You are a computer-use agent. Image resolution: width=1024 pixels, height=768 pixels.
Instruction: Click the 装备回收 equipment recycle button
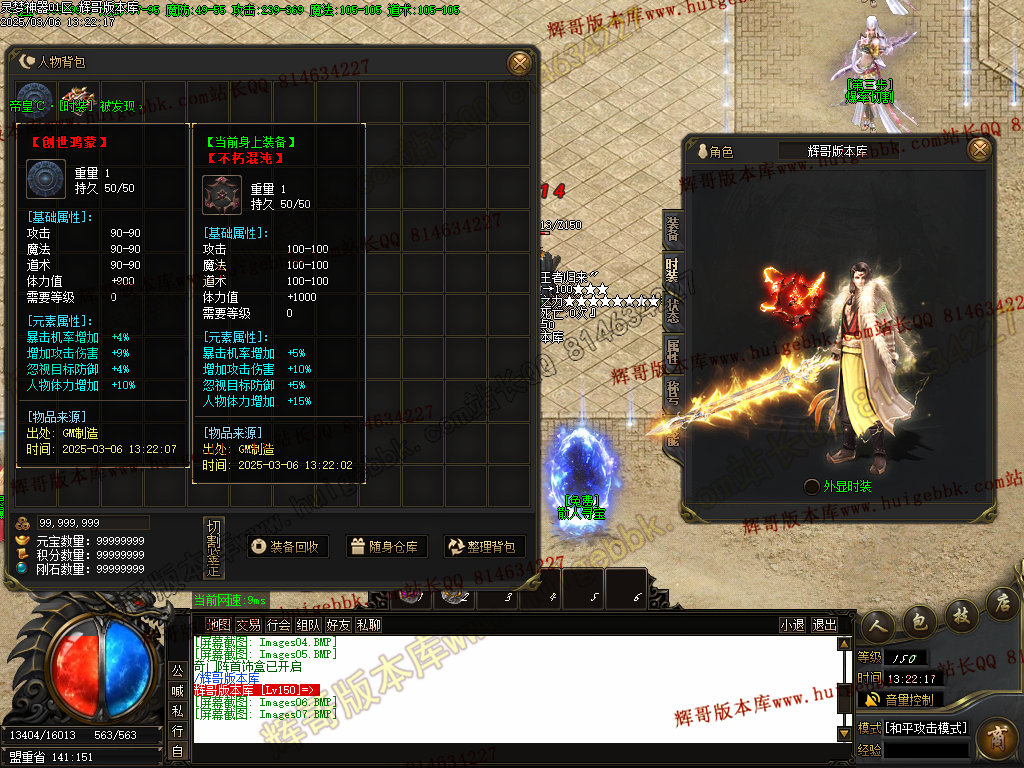coord(288,547)
